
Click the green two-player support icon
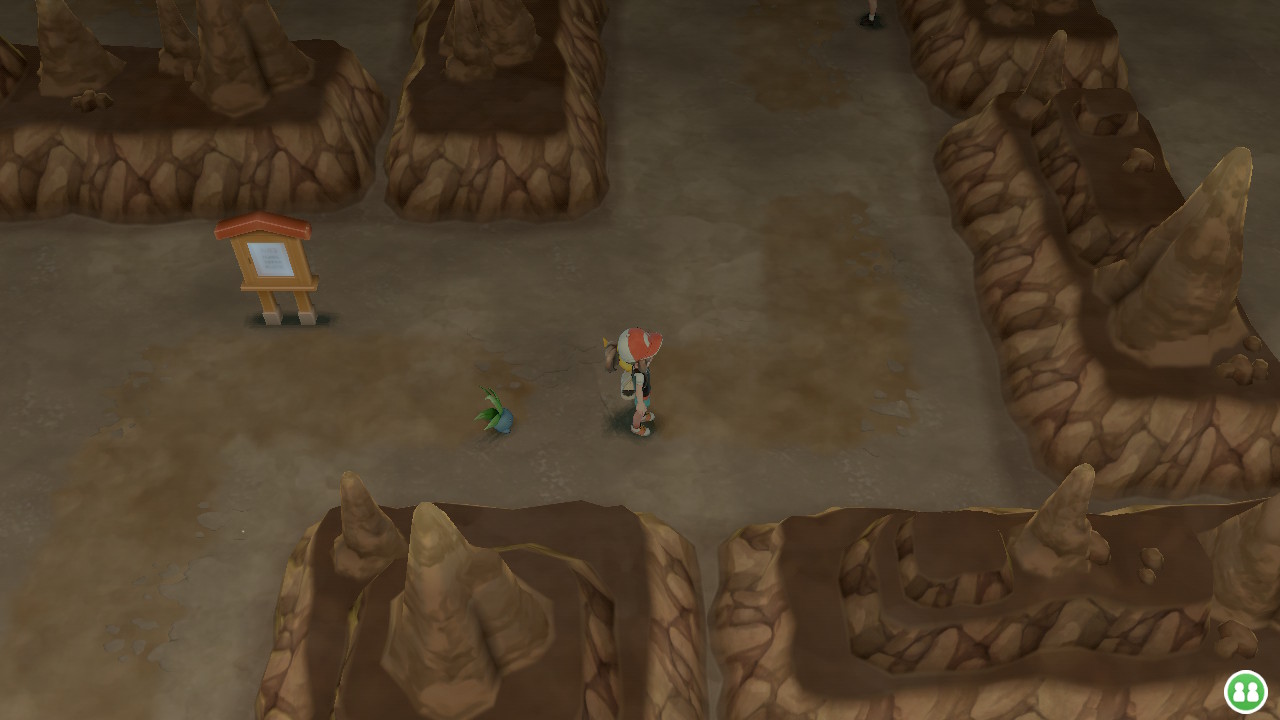pyautogui.click(x=1246, y=691)
